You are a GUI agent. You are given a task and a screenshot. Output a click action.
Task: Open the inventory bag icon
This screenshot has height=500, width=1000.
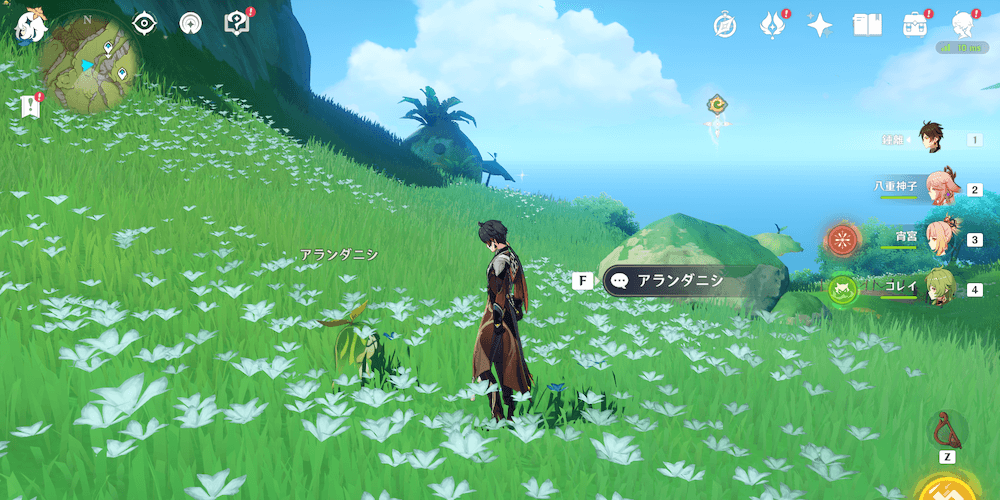pos(914,25)
